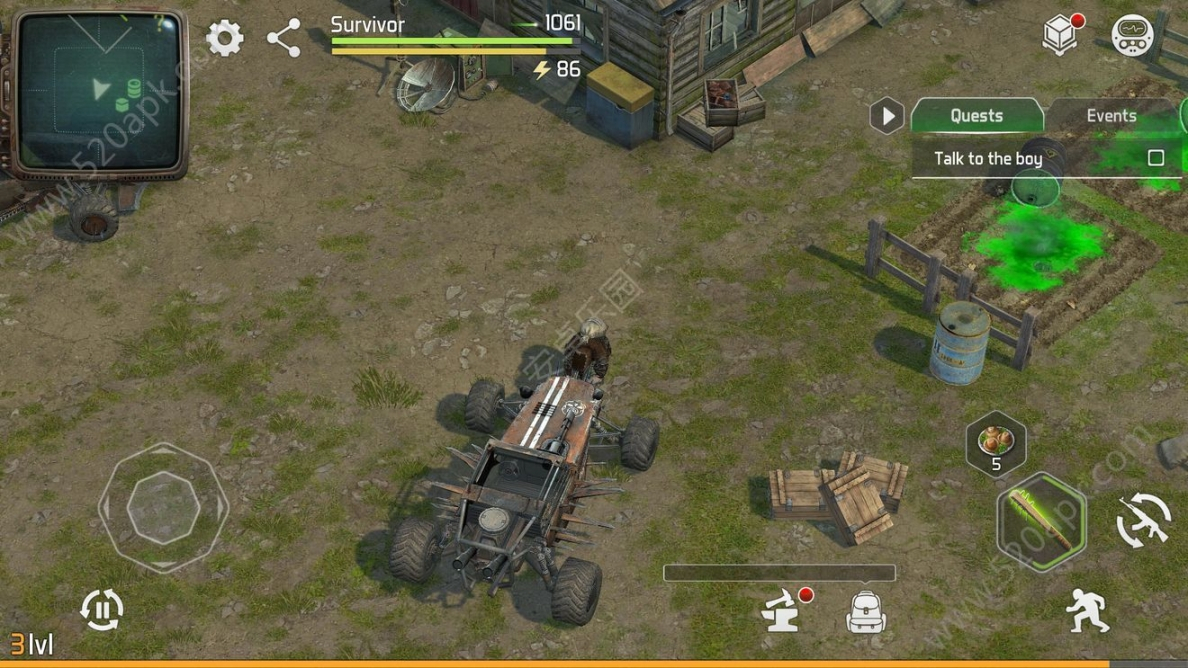This screenshot has width=1188, height=668.
Task: Open the backpack inventory
Action: click(866, 611)
